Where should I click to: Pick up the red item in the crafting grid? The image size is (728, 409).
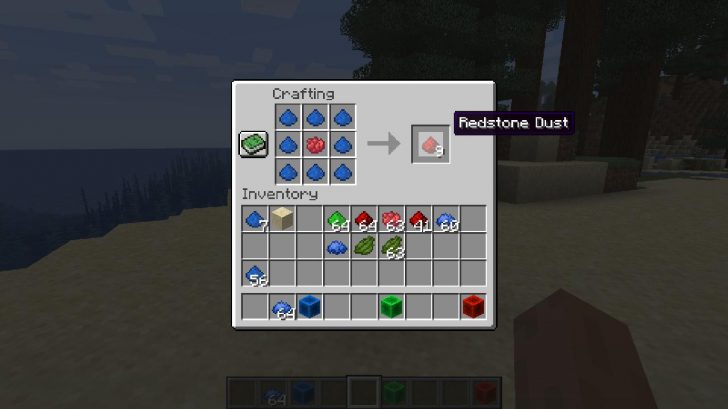coord(316,144)
